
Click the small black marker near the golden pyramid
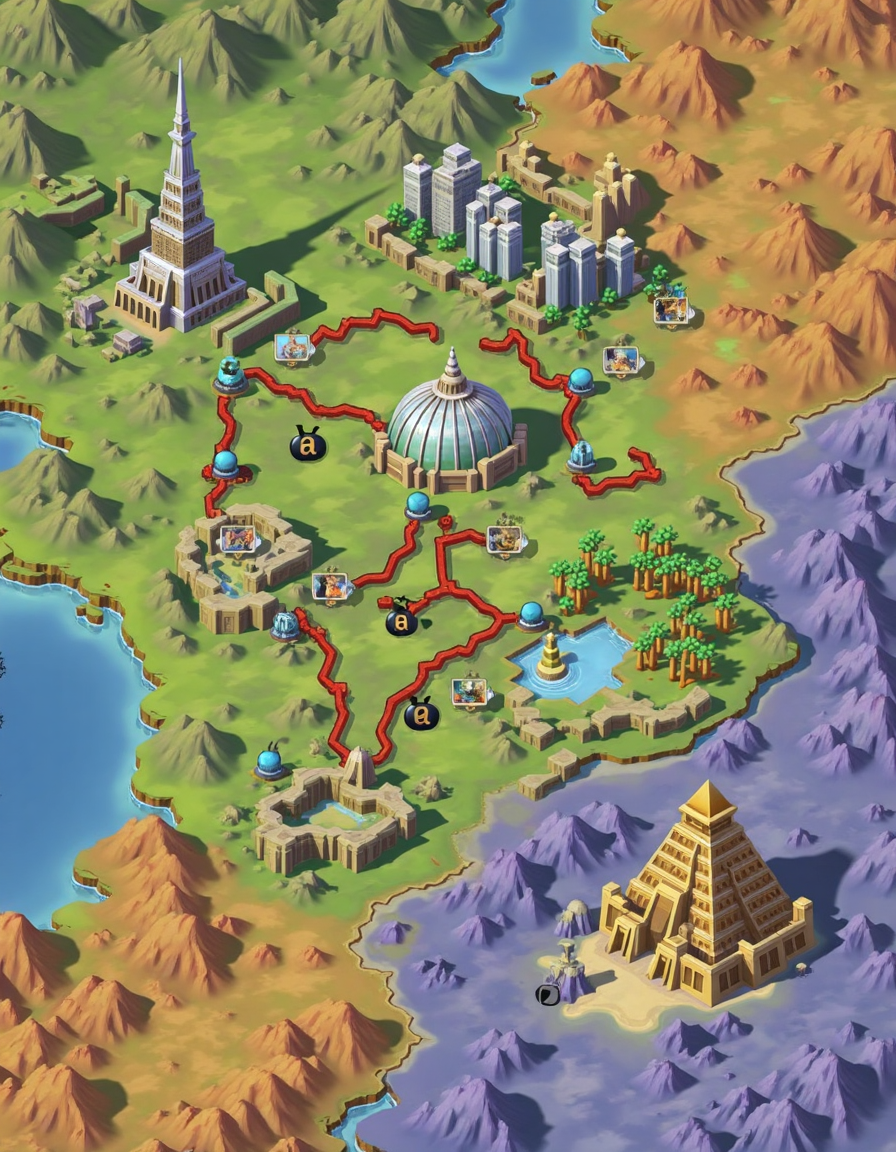[547, 994]
